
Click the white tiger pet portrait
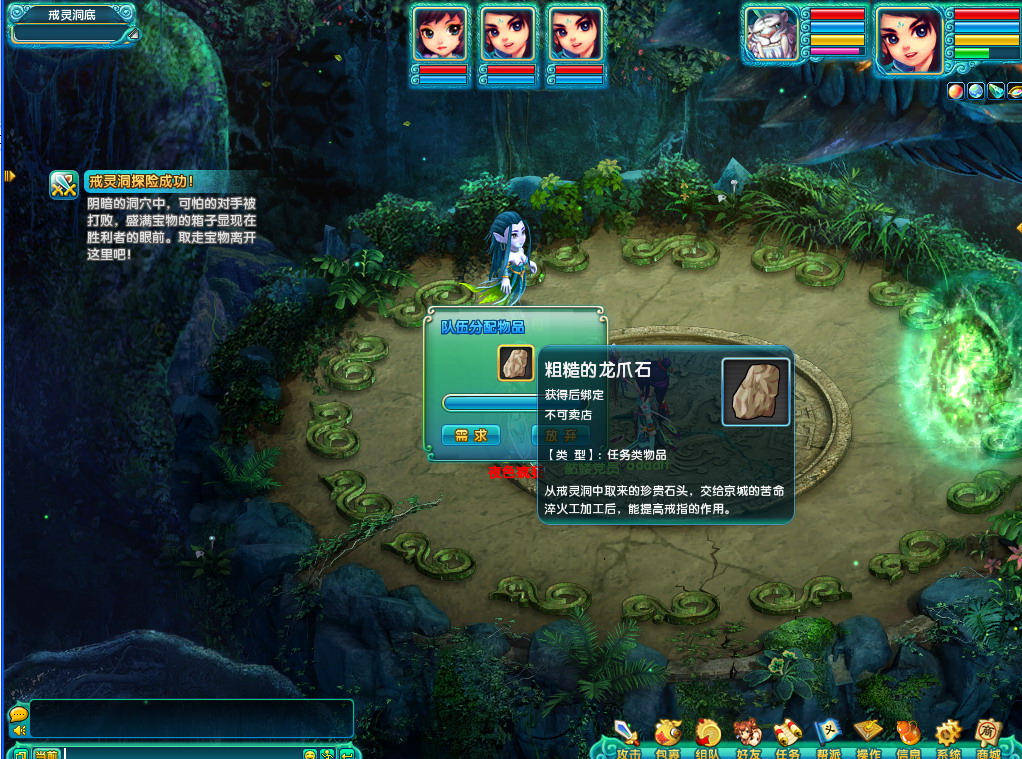click(771, 36)
